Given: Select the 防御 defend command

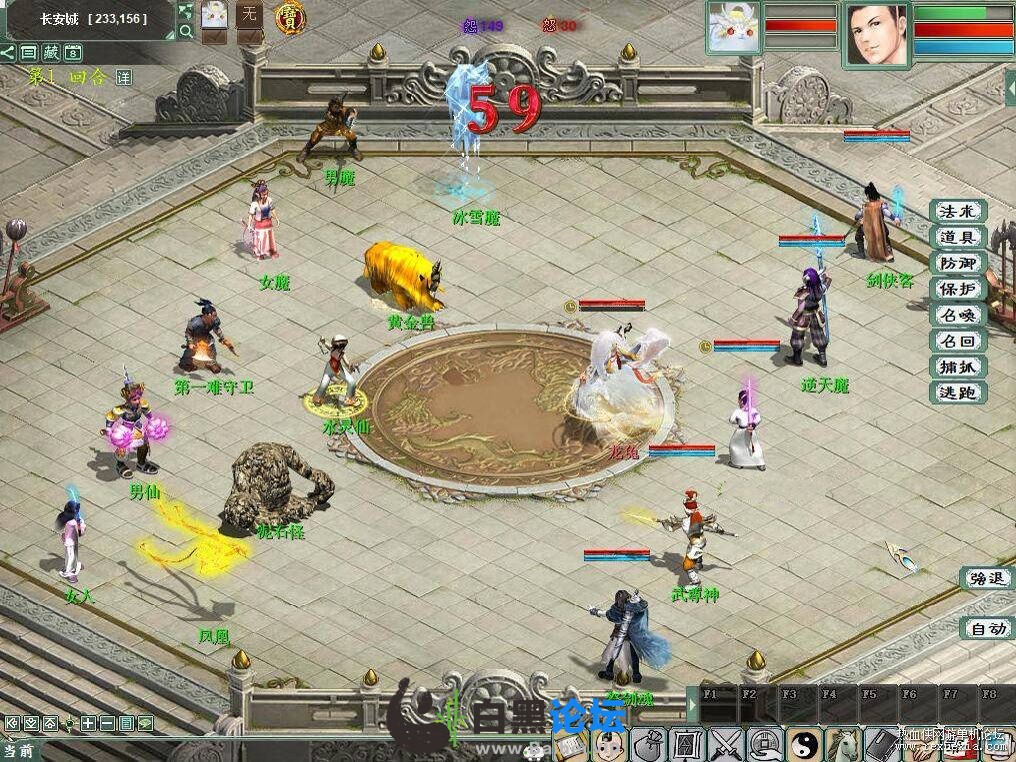Looking at the screenshot, I should [x=958, y=263].
